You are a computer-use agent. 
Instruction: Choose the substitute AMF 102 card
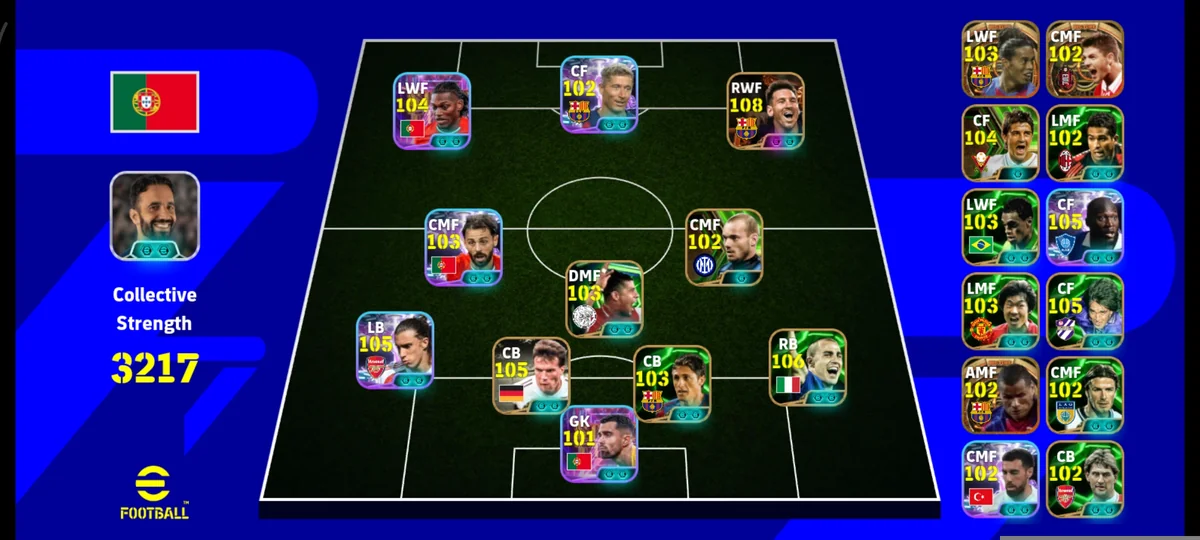pos(1001,394)
